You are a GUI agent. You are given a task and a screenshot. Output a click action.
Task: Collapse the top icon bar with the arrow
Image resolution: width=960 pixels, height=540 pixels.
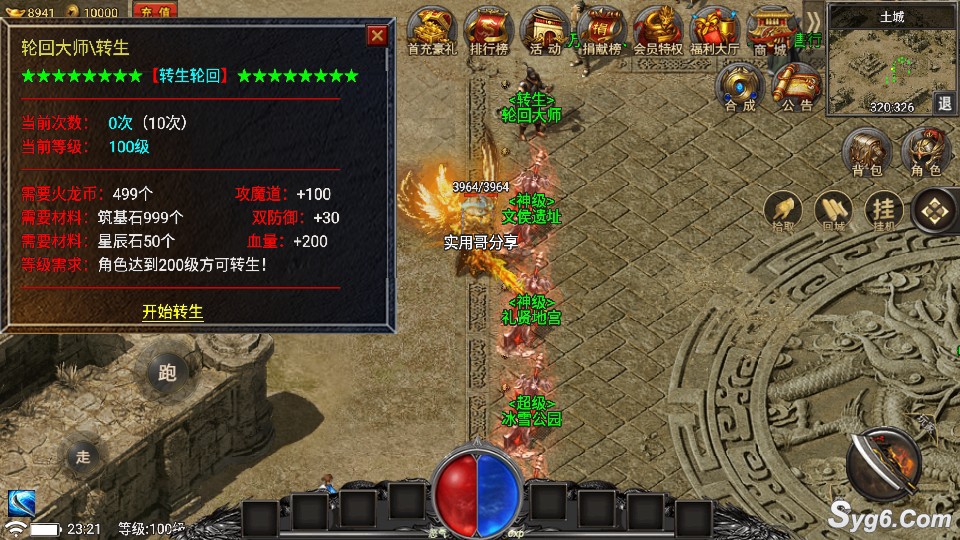tap(814, 20)
